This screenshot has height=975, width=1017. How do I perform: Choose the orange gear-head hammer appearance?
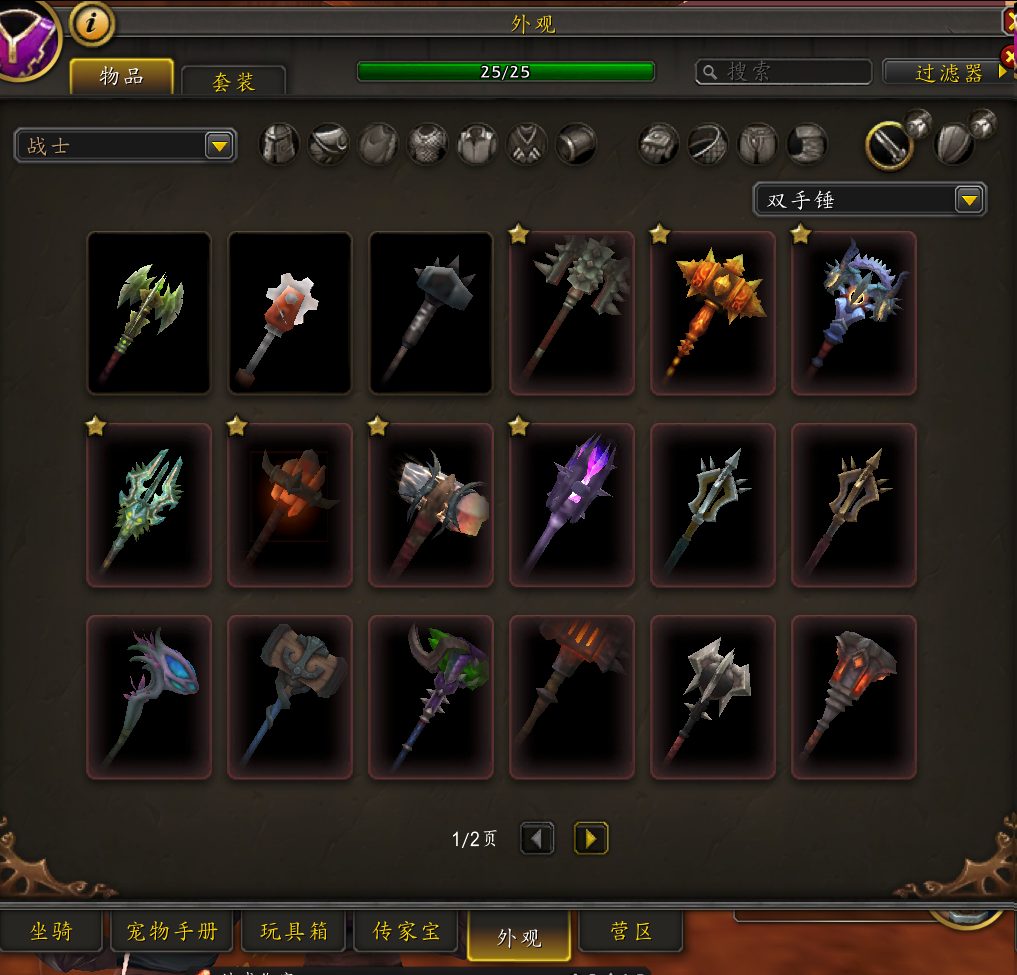290,313
